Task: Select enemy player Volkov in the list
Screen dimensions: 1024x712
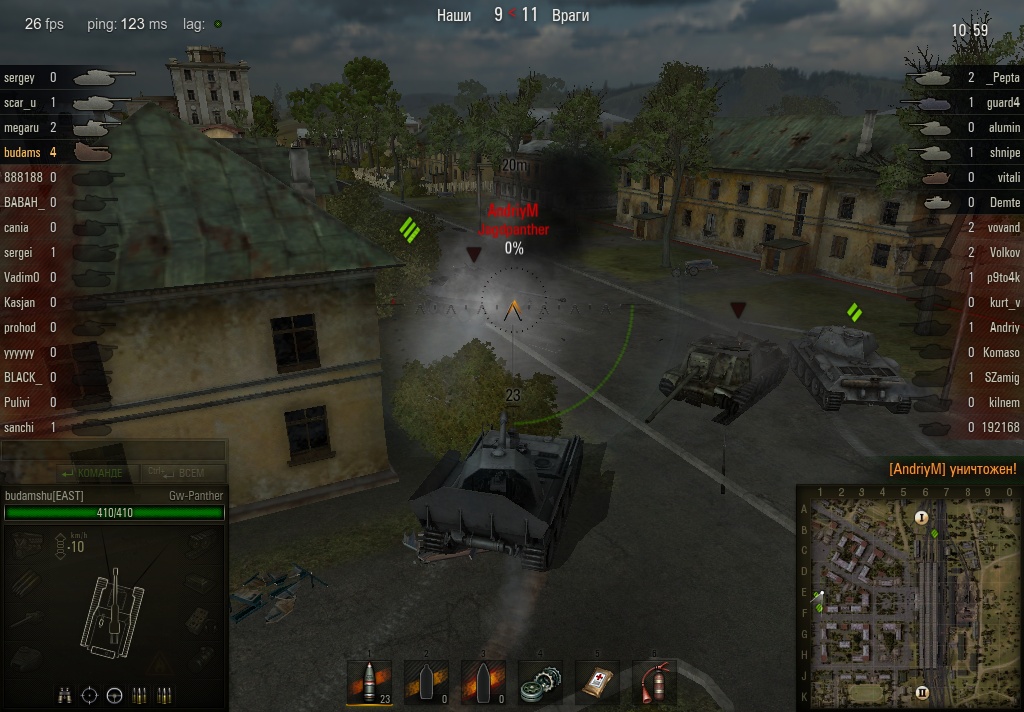Action: 1001,252
